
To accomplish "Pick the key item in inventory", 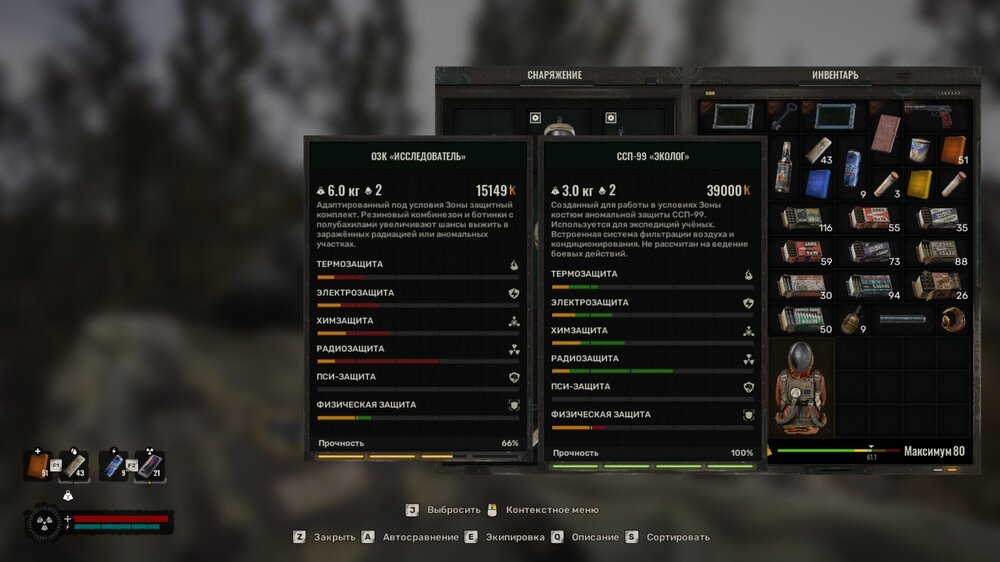I will (786, 114).
